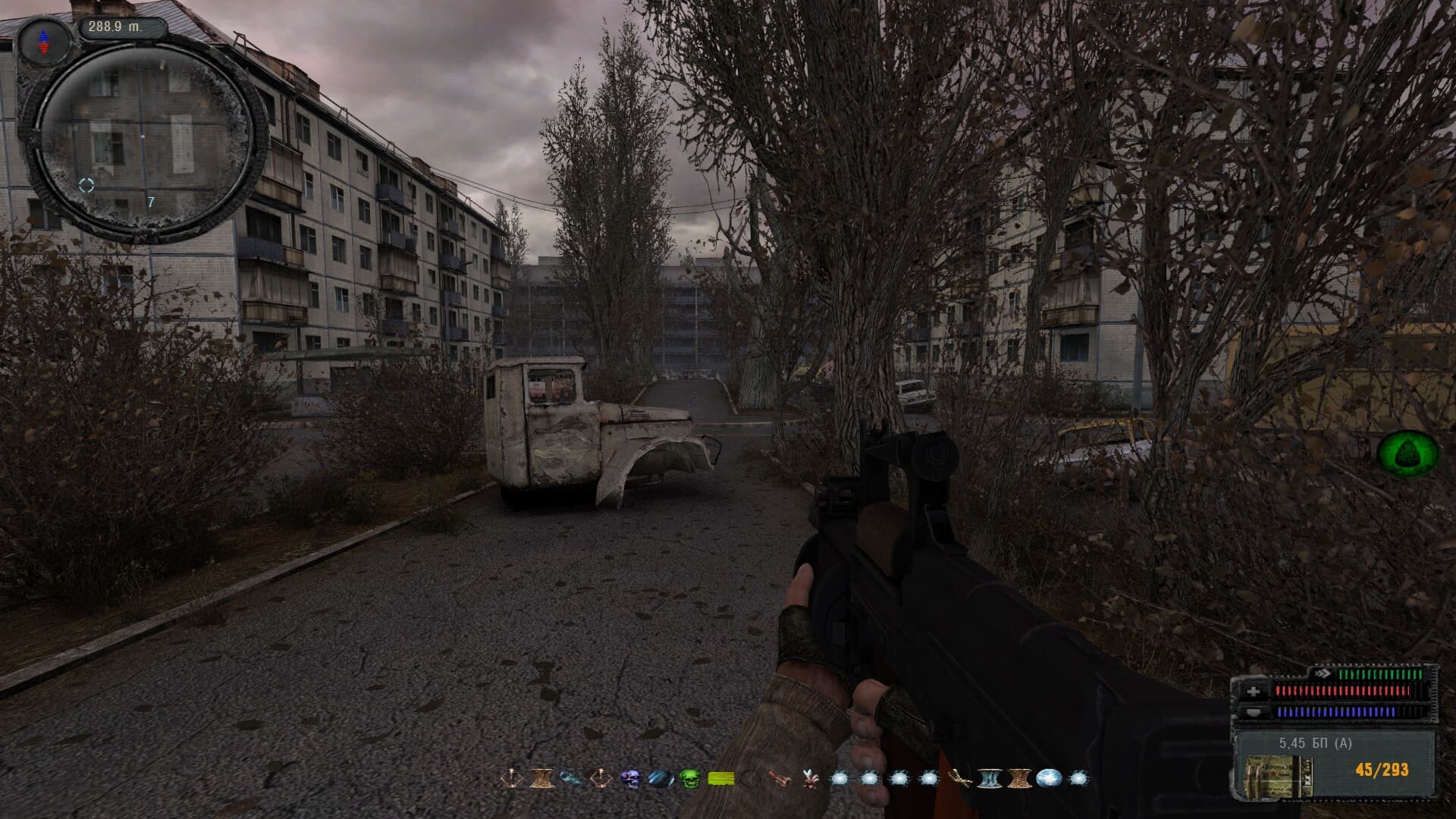
Task: Click the target marker on the minimap
Action: (86, 185)
